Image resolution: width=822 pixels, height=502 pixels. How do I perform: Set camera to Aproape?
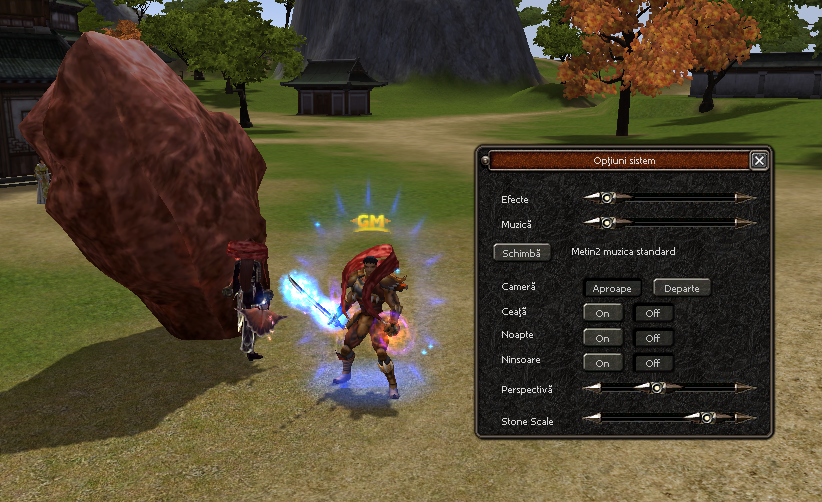[612, 288]
